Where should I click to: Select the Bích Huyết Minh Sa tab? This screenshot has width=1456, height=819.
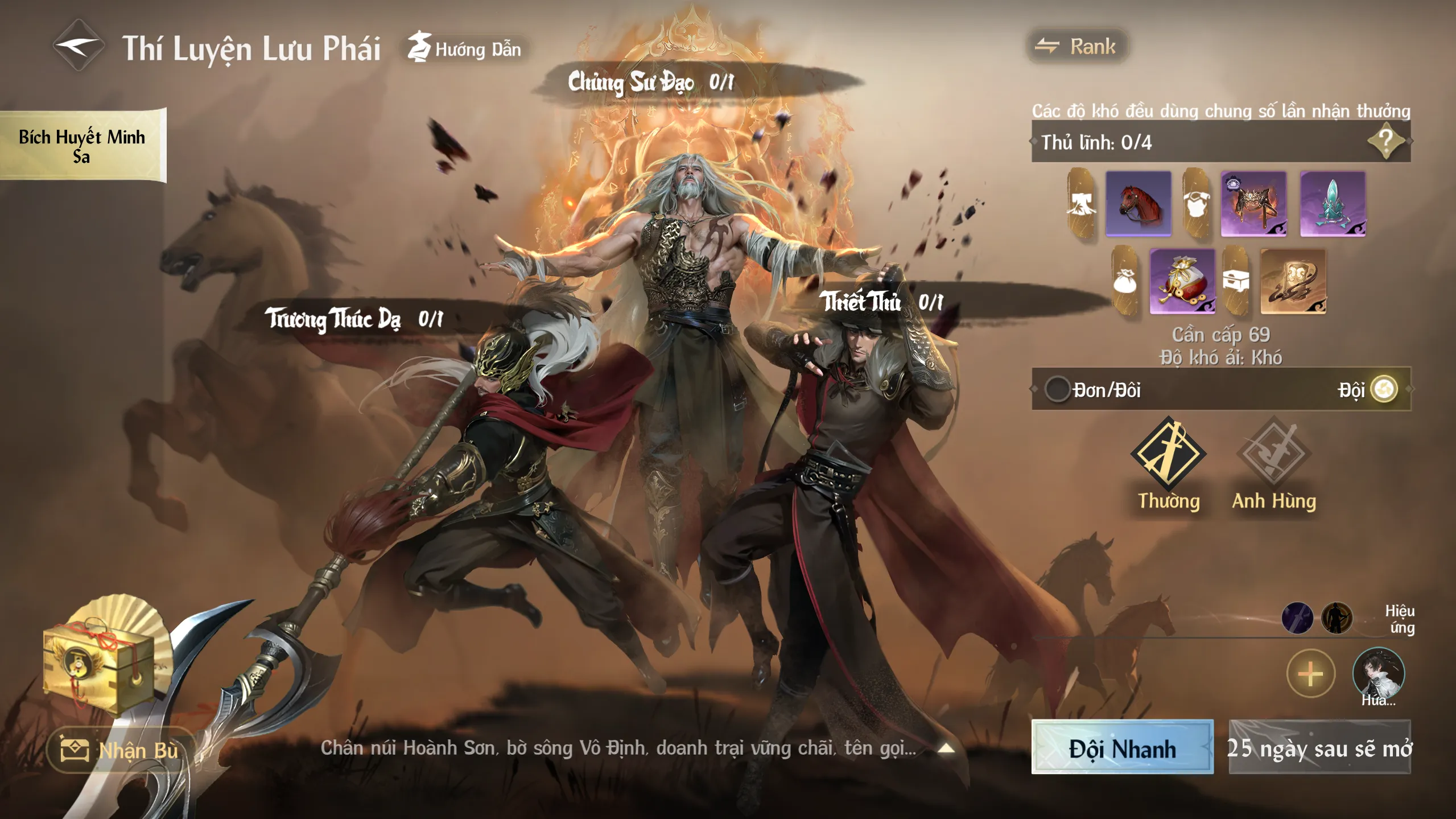[x=82, y=146]
